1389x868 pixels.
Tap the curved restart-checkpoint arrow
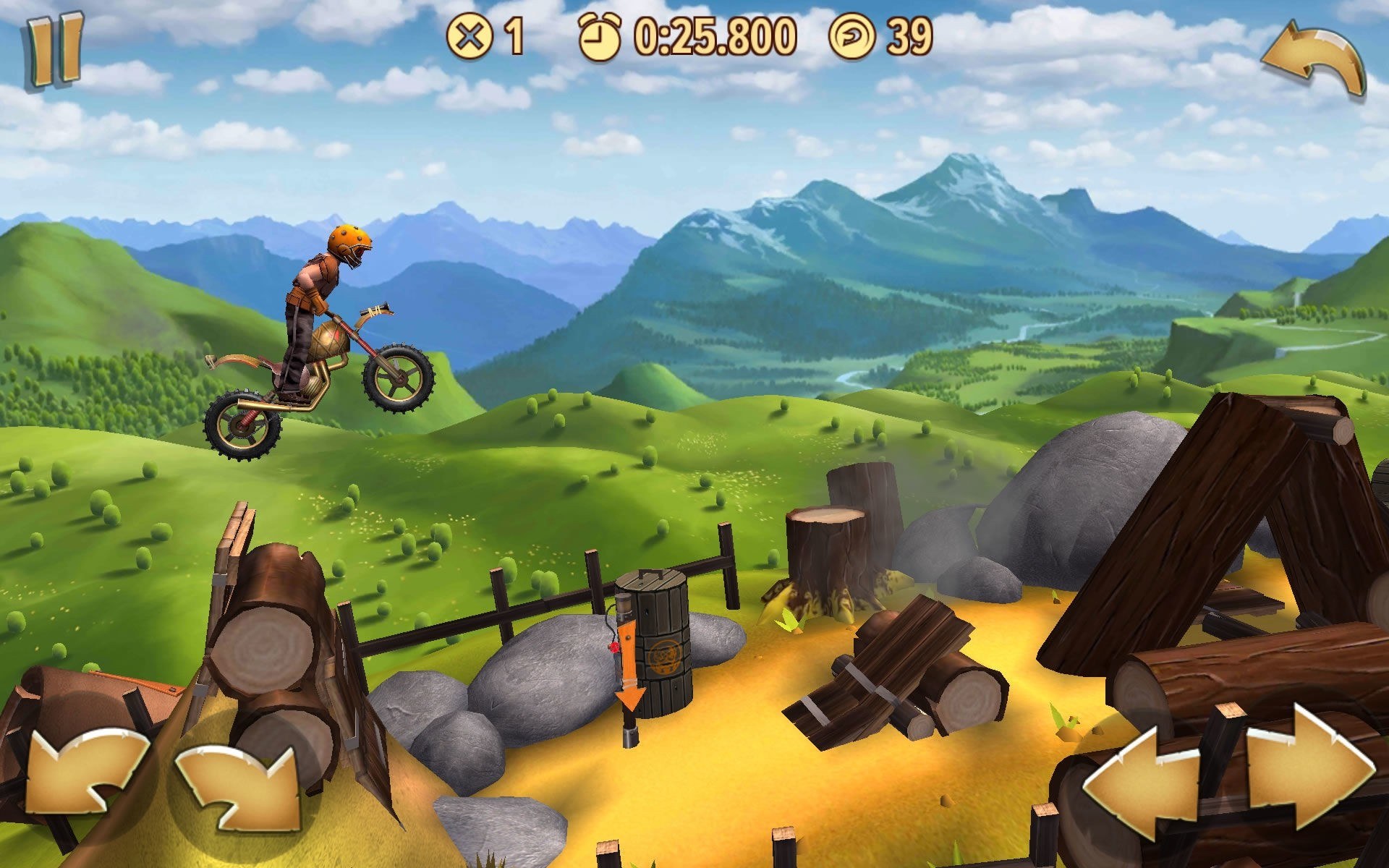1313,59
